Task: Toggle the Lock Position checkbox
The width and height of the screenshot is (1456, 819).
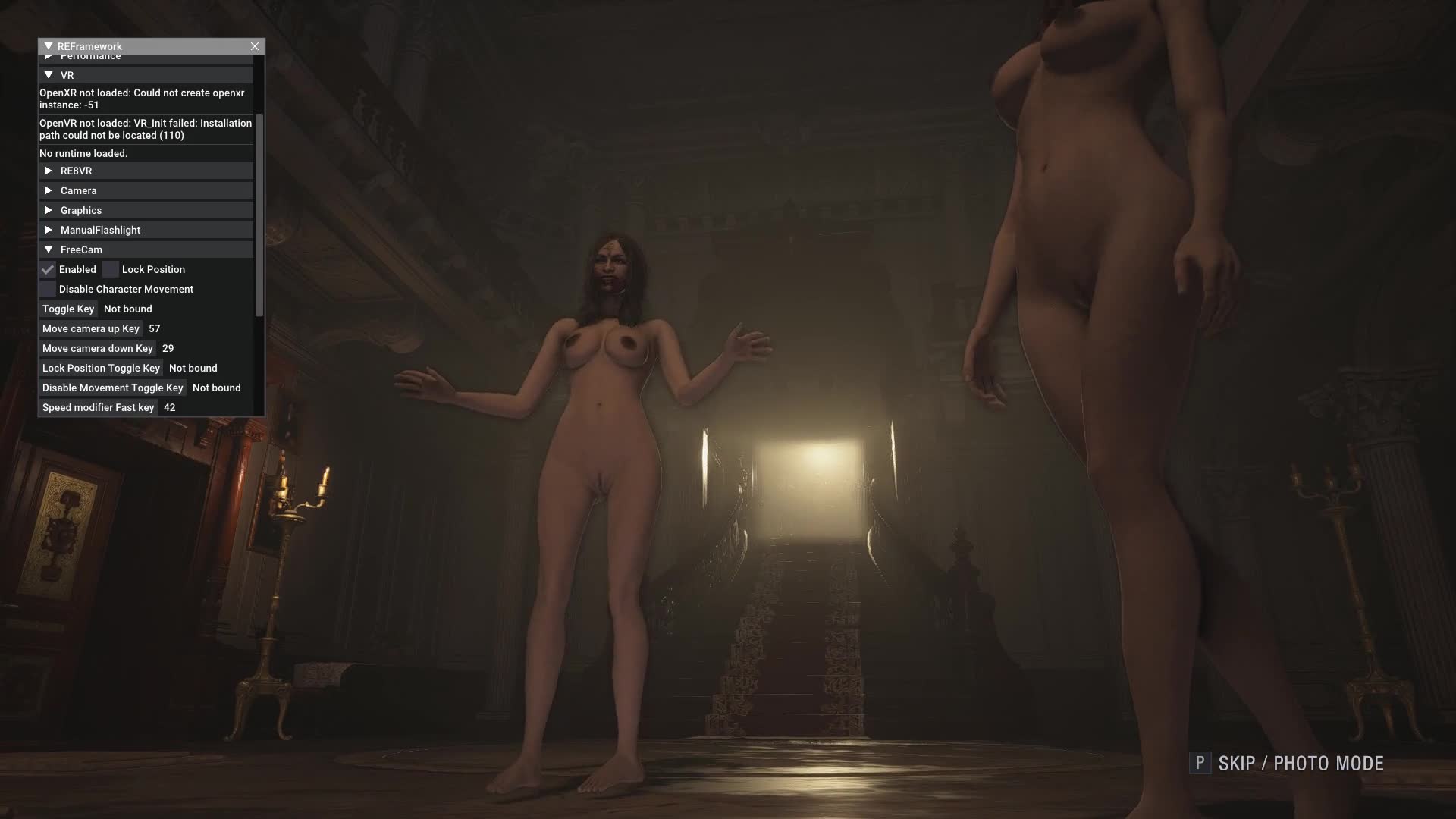Action: pos(111,269)
